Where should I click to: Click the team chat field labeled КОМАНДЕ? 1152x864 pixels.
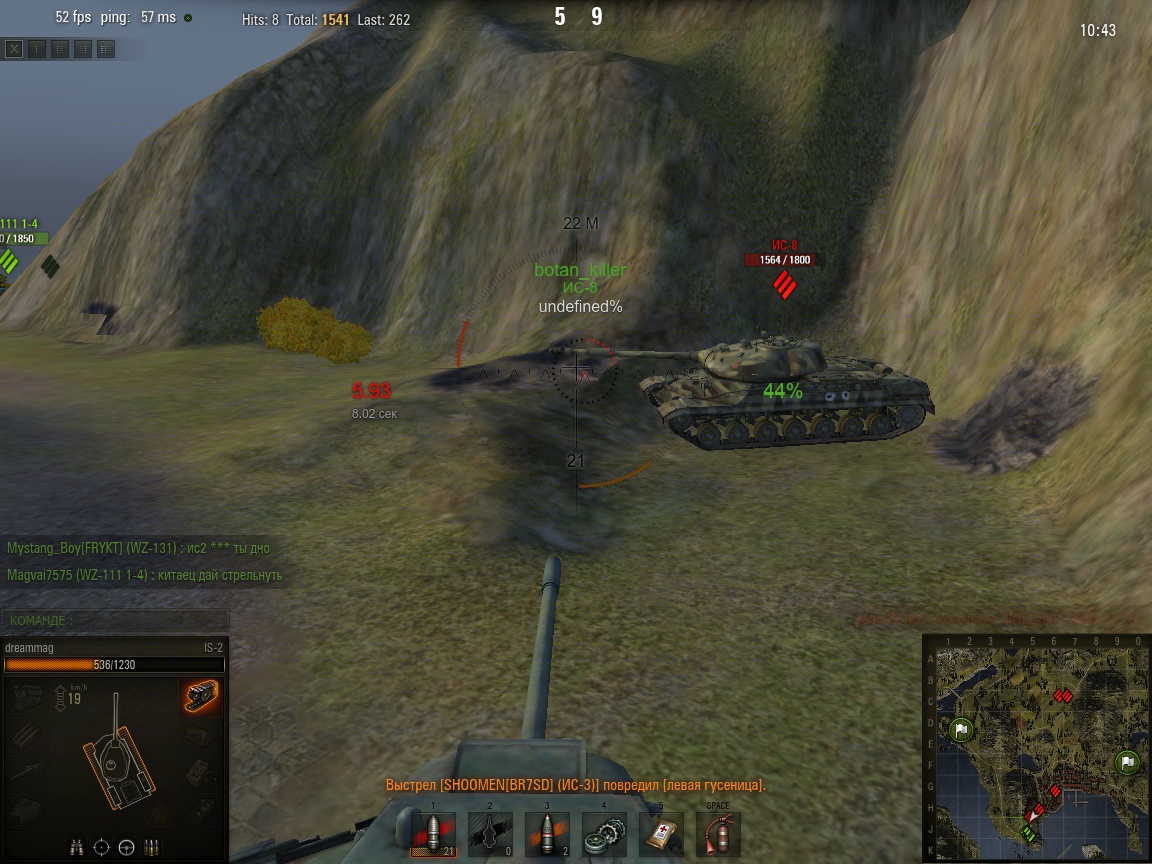click(x=115, y=621)
